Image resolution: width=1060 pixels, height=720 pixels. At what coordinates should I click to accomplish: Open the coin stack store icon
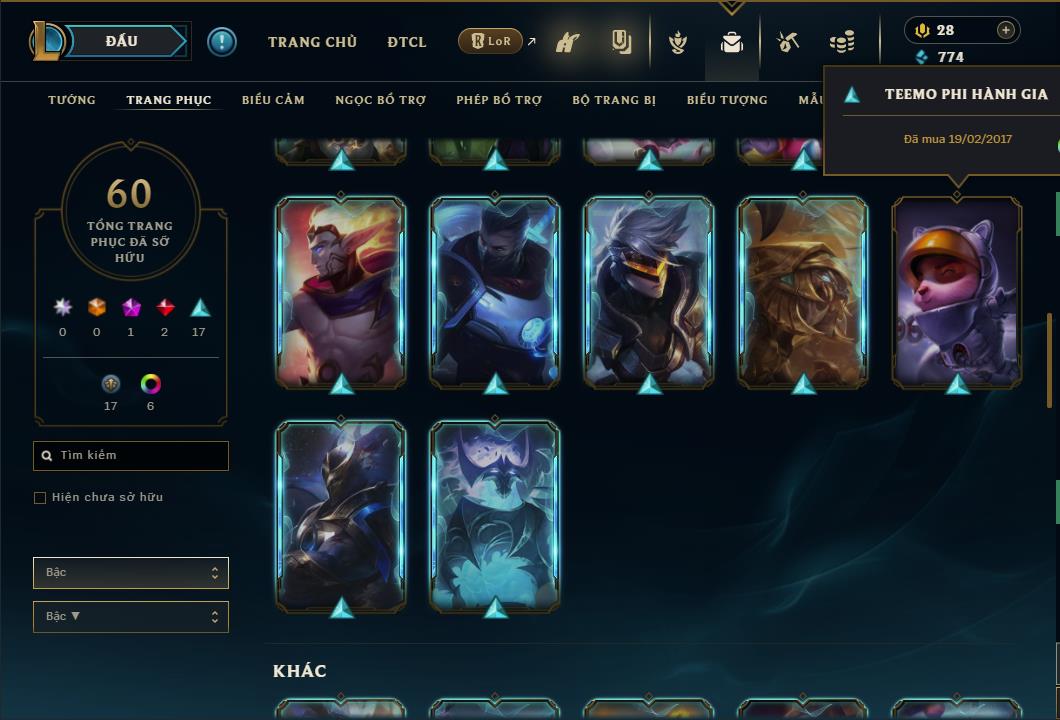click(x=842, y=42)
